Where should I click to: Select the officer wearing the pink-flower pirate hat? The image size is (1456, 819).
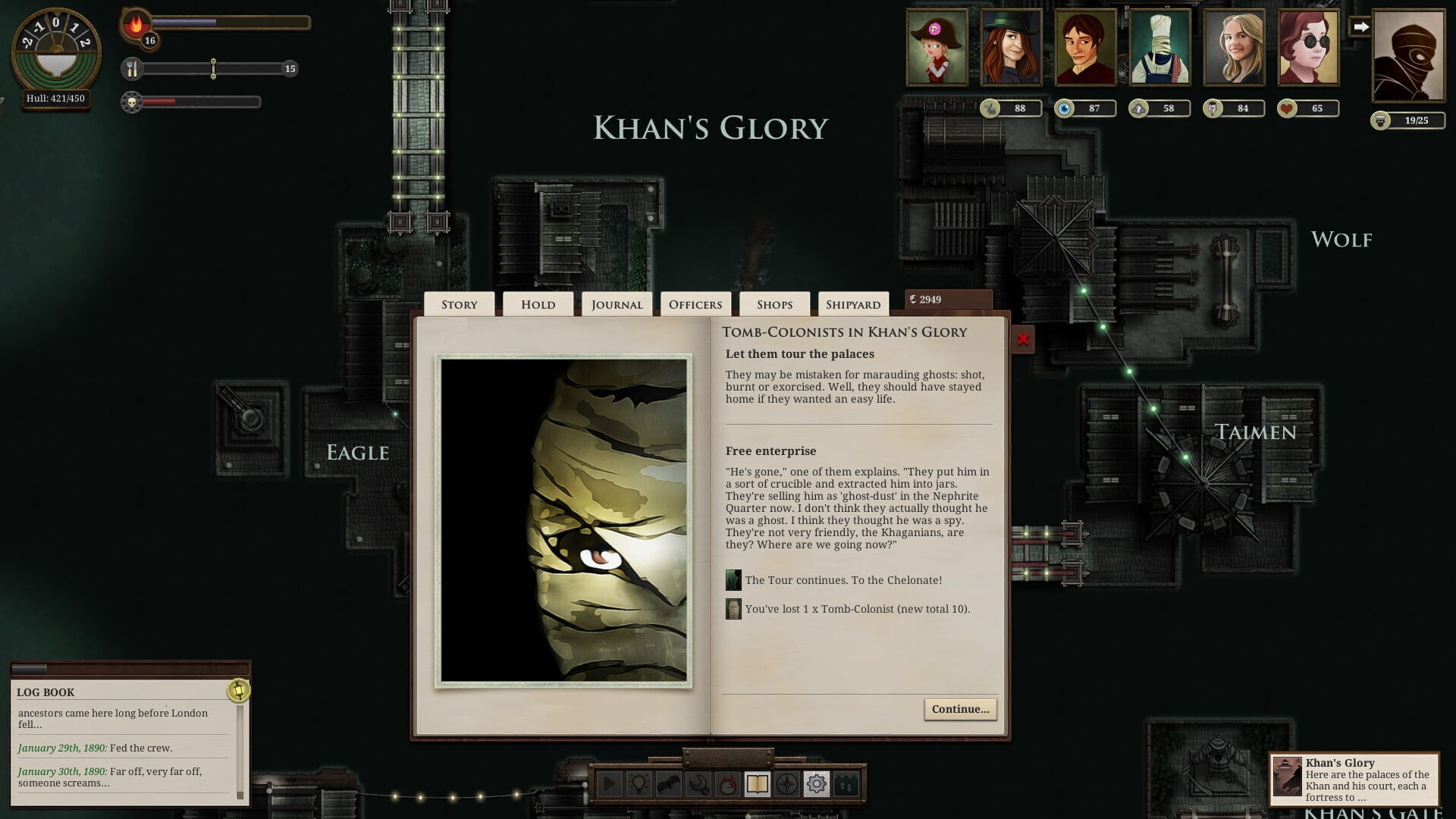937,47
